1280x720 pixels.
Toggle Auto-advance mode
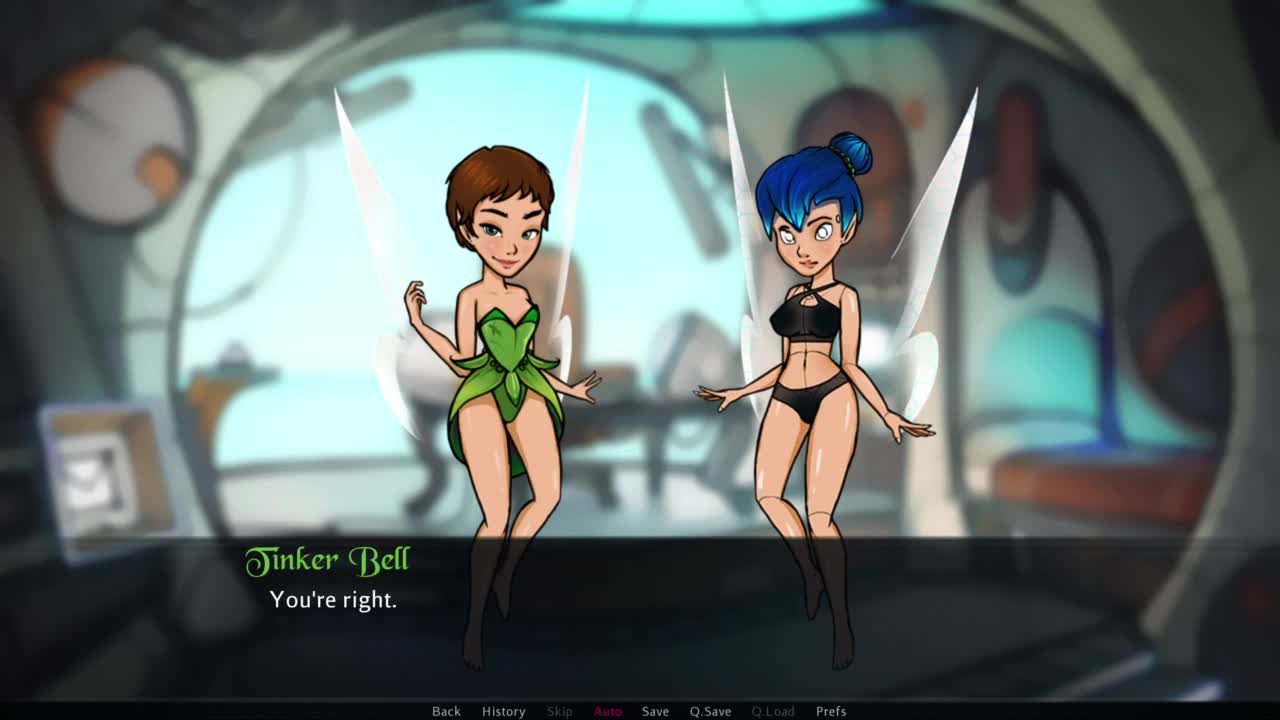(608, 711)
